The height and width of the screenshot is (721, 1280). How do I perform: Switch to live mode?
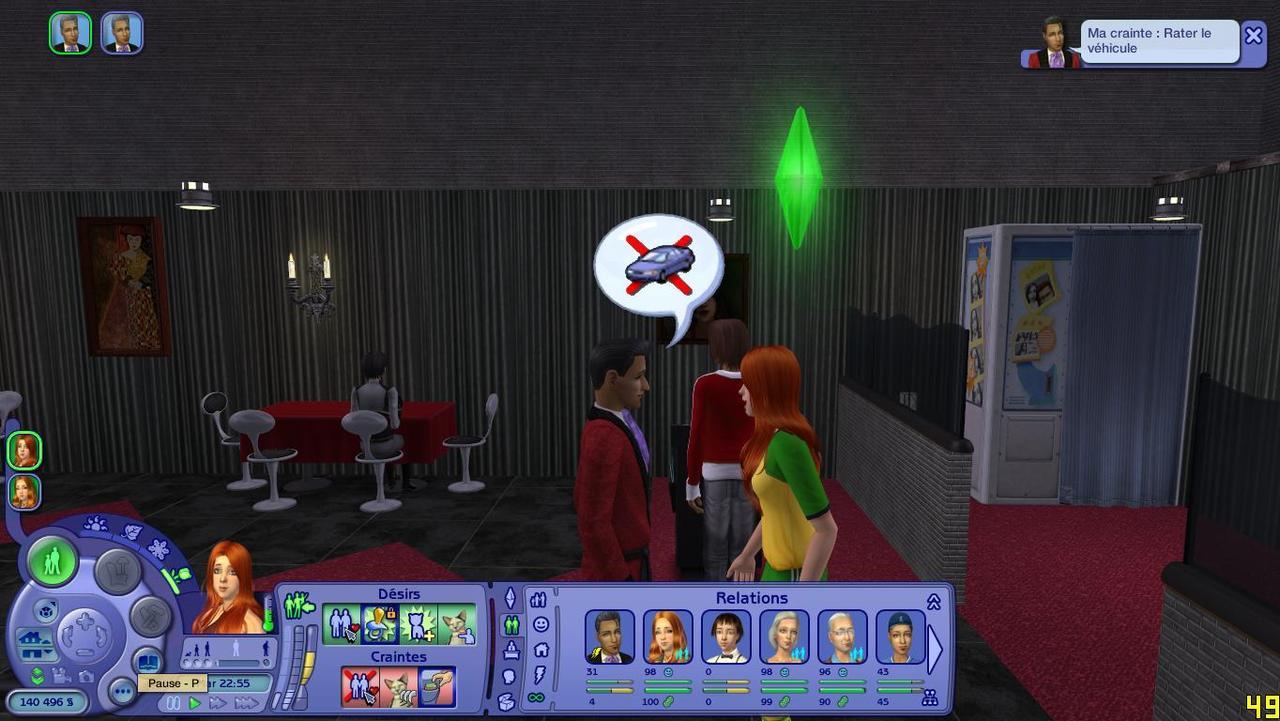[x=52, y=561]
